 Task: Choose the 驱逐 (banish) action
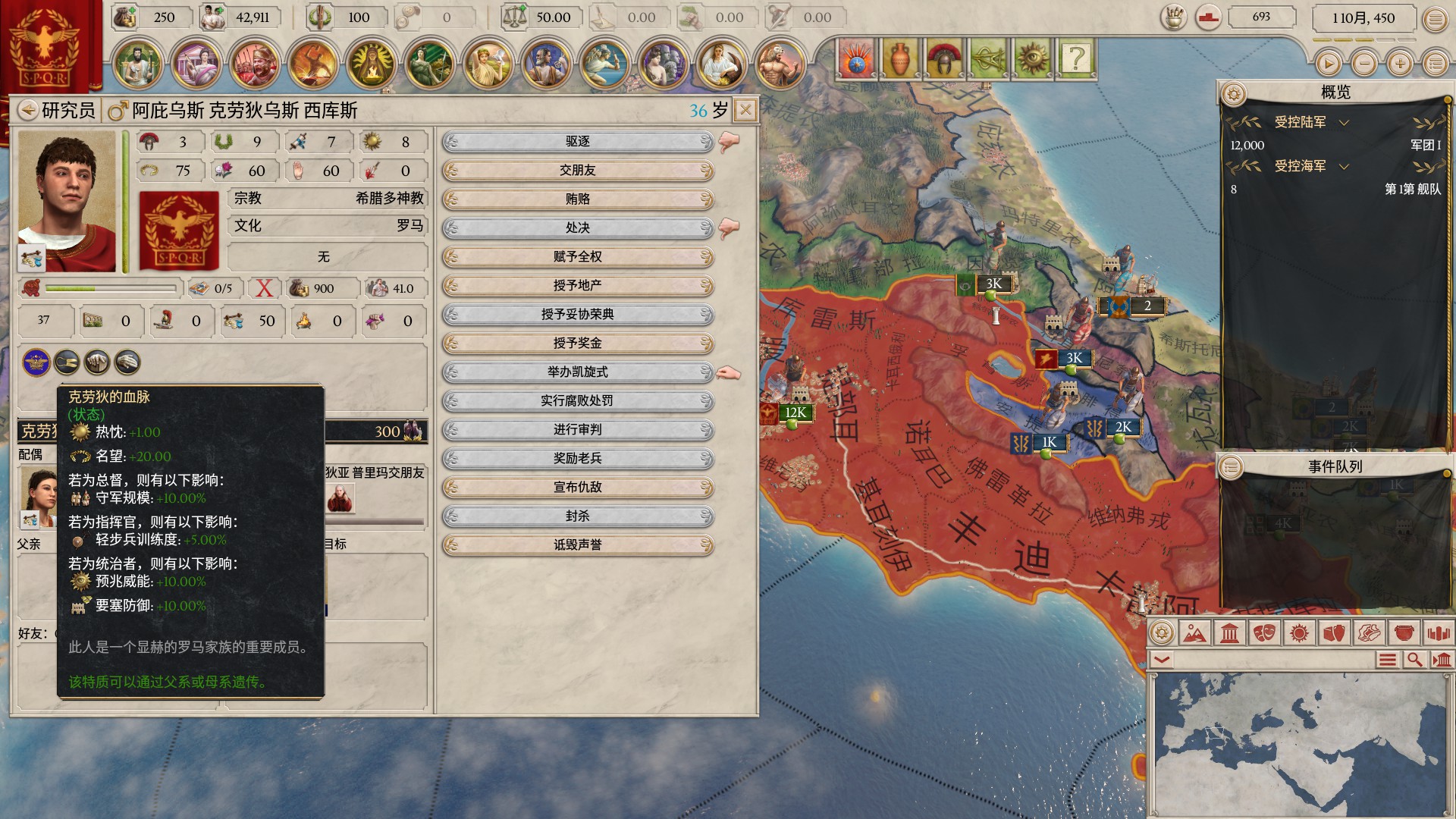578,142
